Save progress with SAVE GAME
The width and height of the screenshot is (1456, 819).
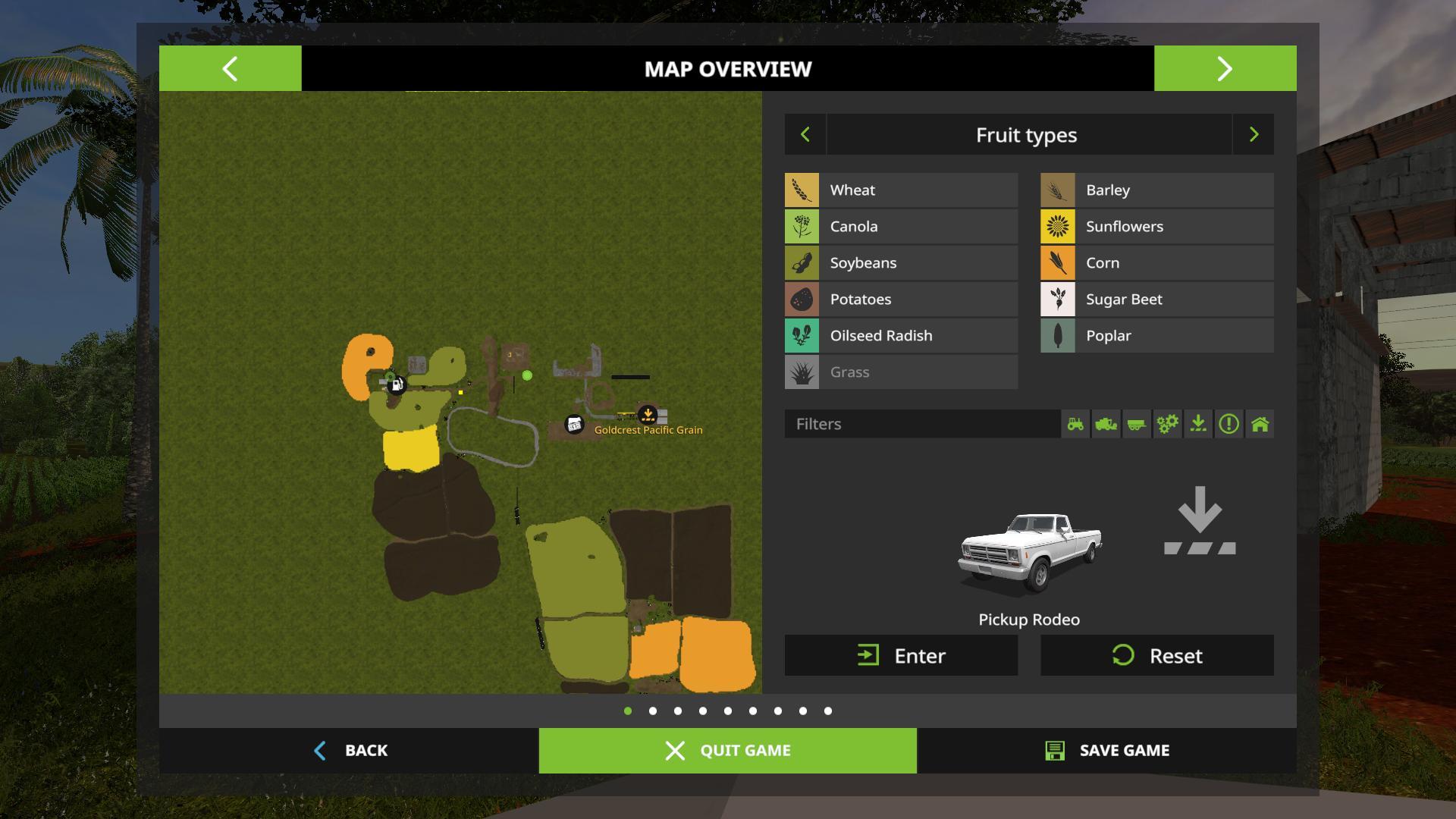pos(1106,751)
